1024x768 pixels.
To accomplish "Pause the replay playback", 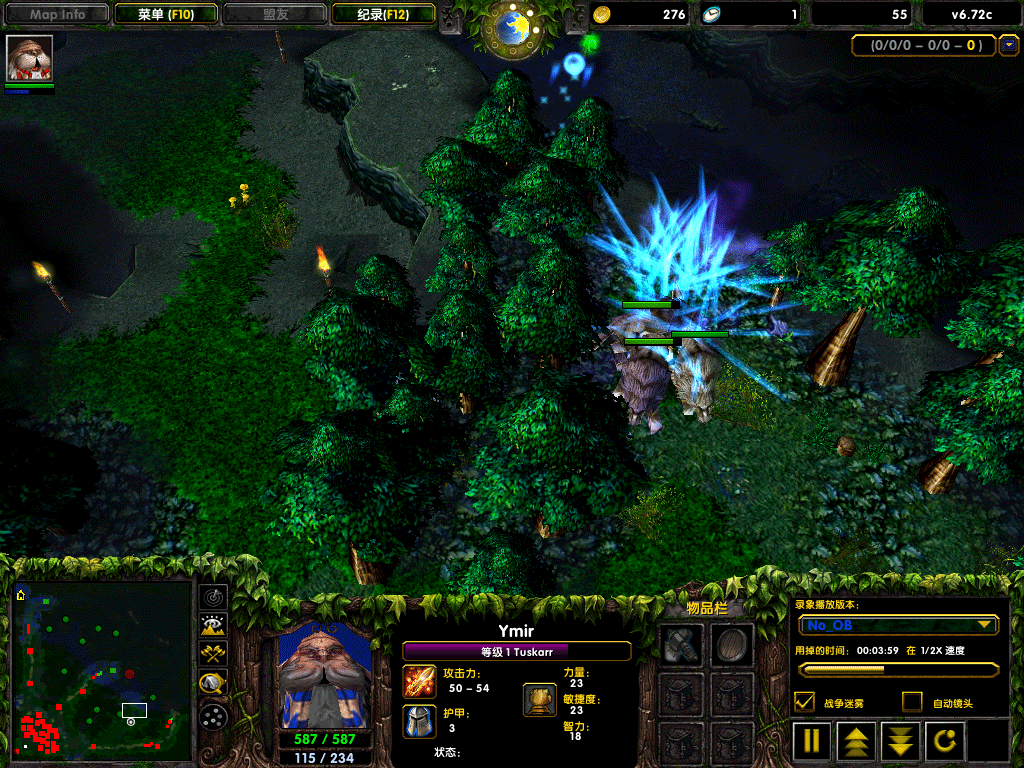I will click(812, 741).
